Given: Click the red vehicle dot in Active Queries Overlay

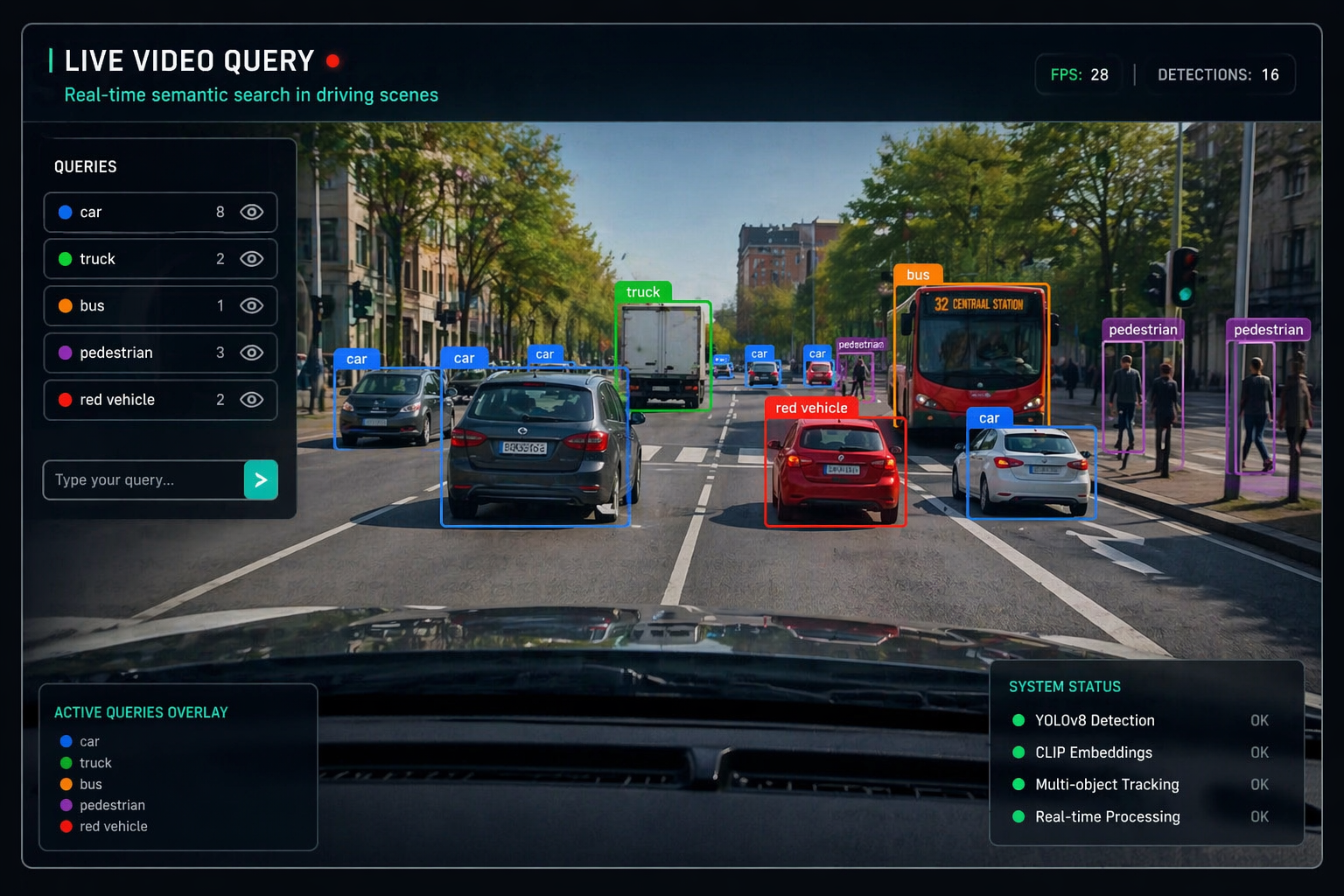Looking at the screenshot, I should 66,826.
